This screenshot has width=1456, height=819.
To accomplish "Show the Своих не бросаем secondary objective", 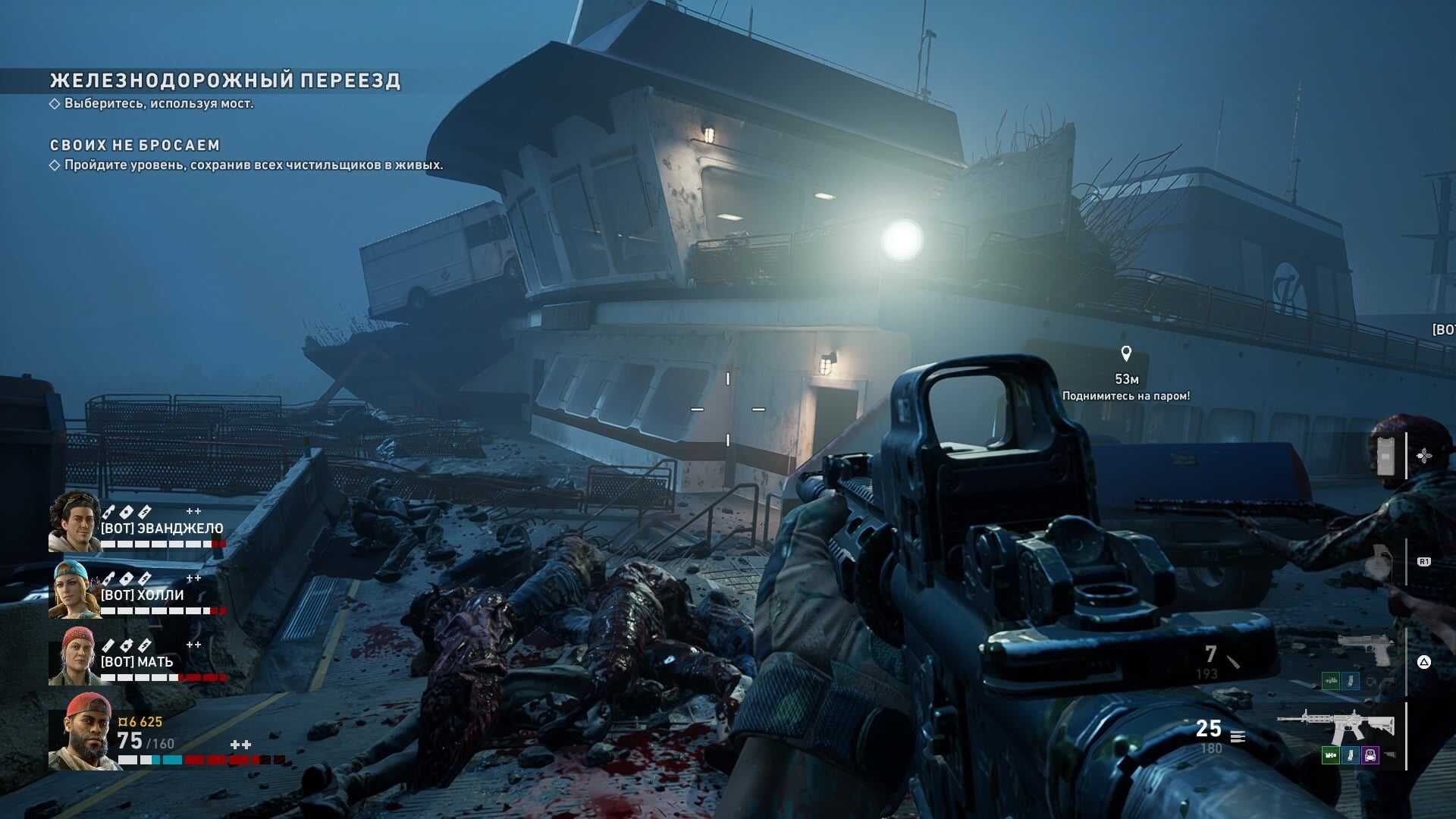I will [x=135, y=145].
